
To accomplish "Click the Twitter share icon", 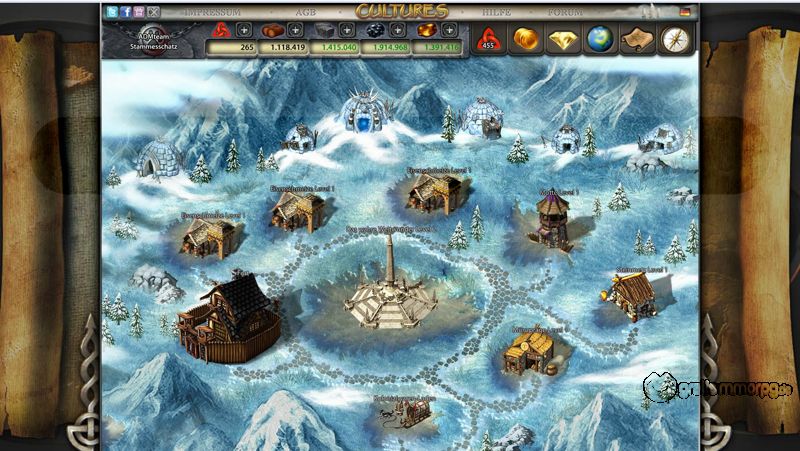I will [111, 12].
